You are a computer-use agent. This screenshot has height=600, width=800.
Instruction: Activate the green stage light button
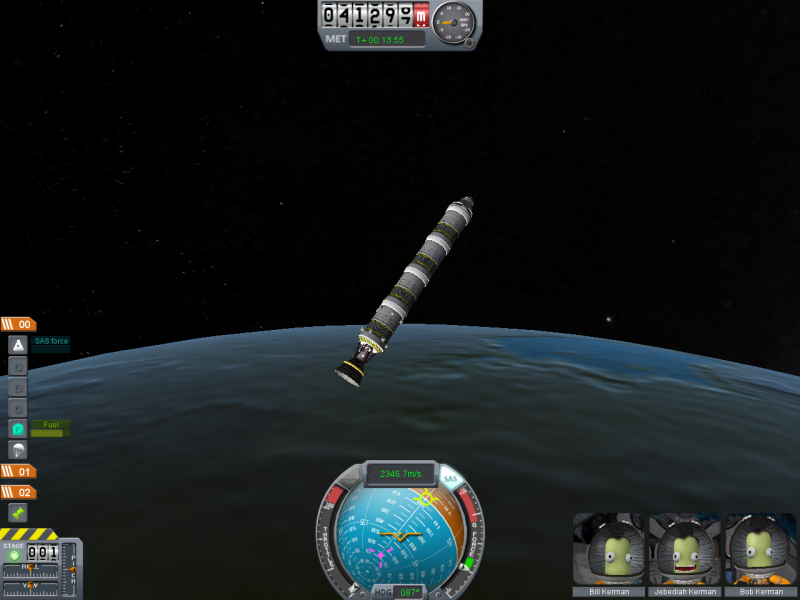(14, 555)
